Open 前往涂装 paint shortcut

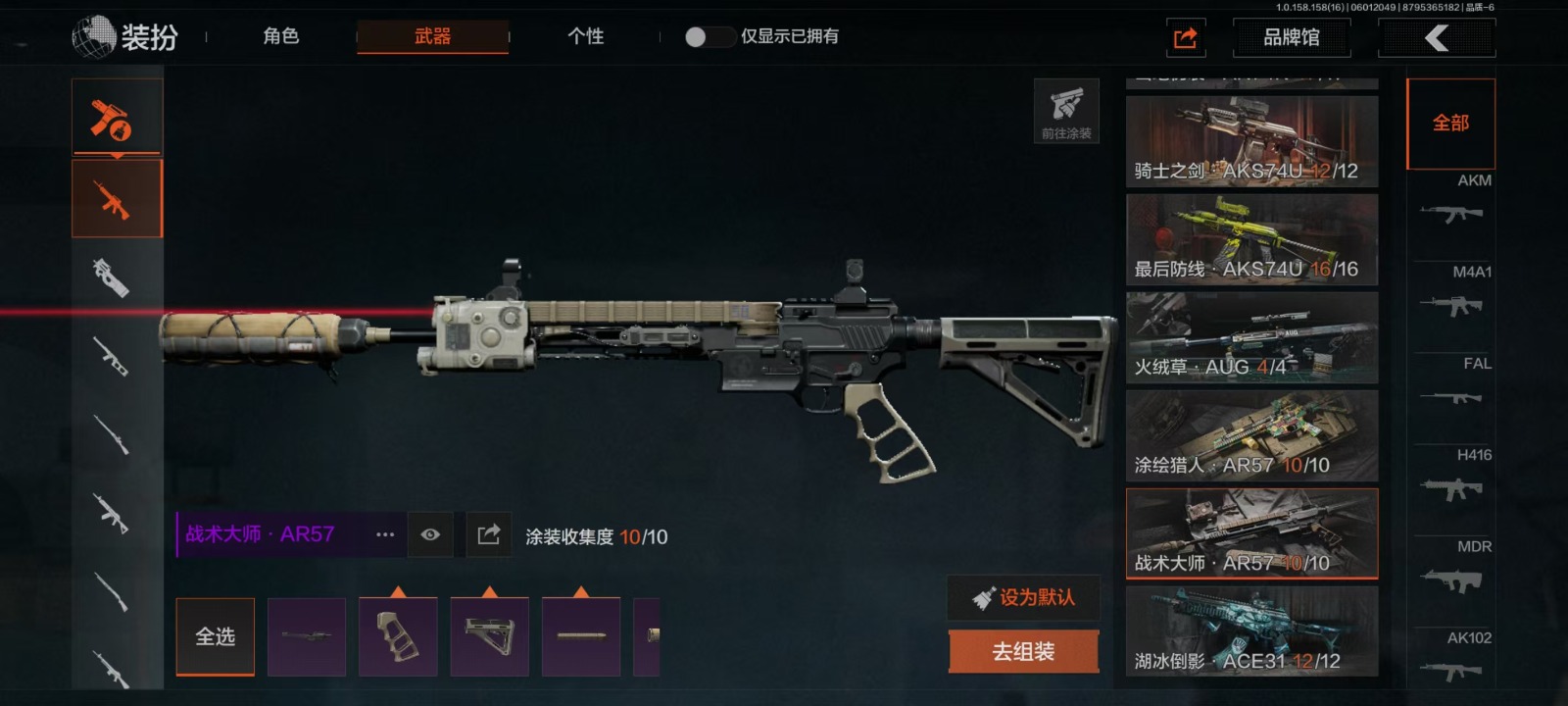1066,111
